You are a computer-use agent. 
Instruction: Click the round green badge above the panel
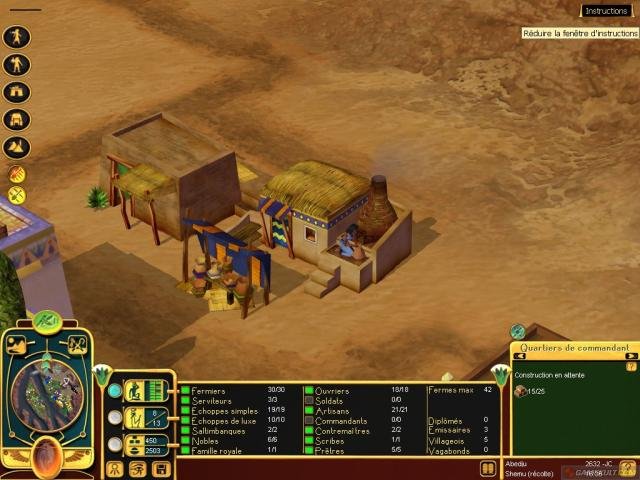517,331
